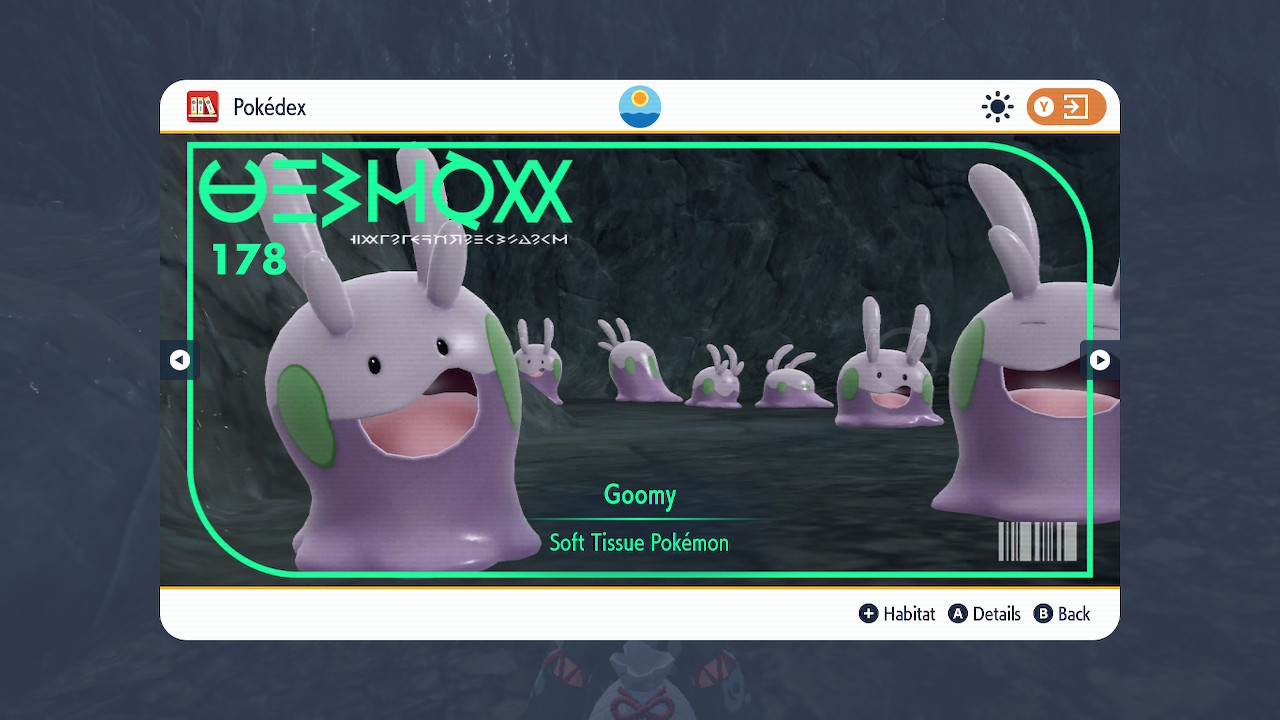Viewport: 1280px width, 720px height.
Task: Go Back from the Pokédex entry
Action: pos(1062,614)
